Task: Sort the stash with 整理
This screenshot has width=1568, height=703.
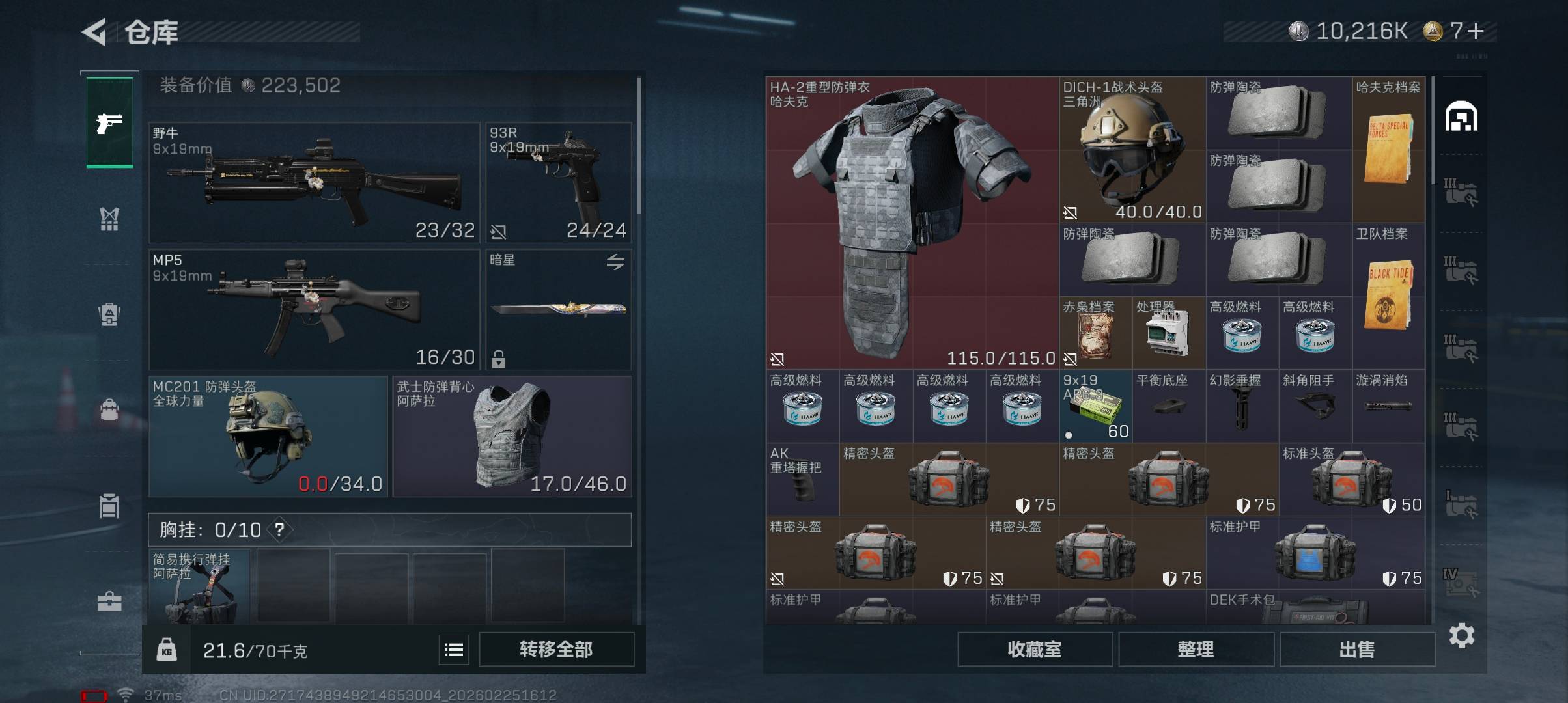Action: coord(1196,649)
